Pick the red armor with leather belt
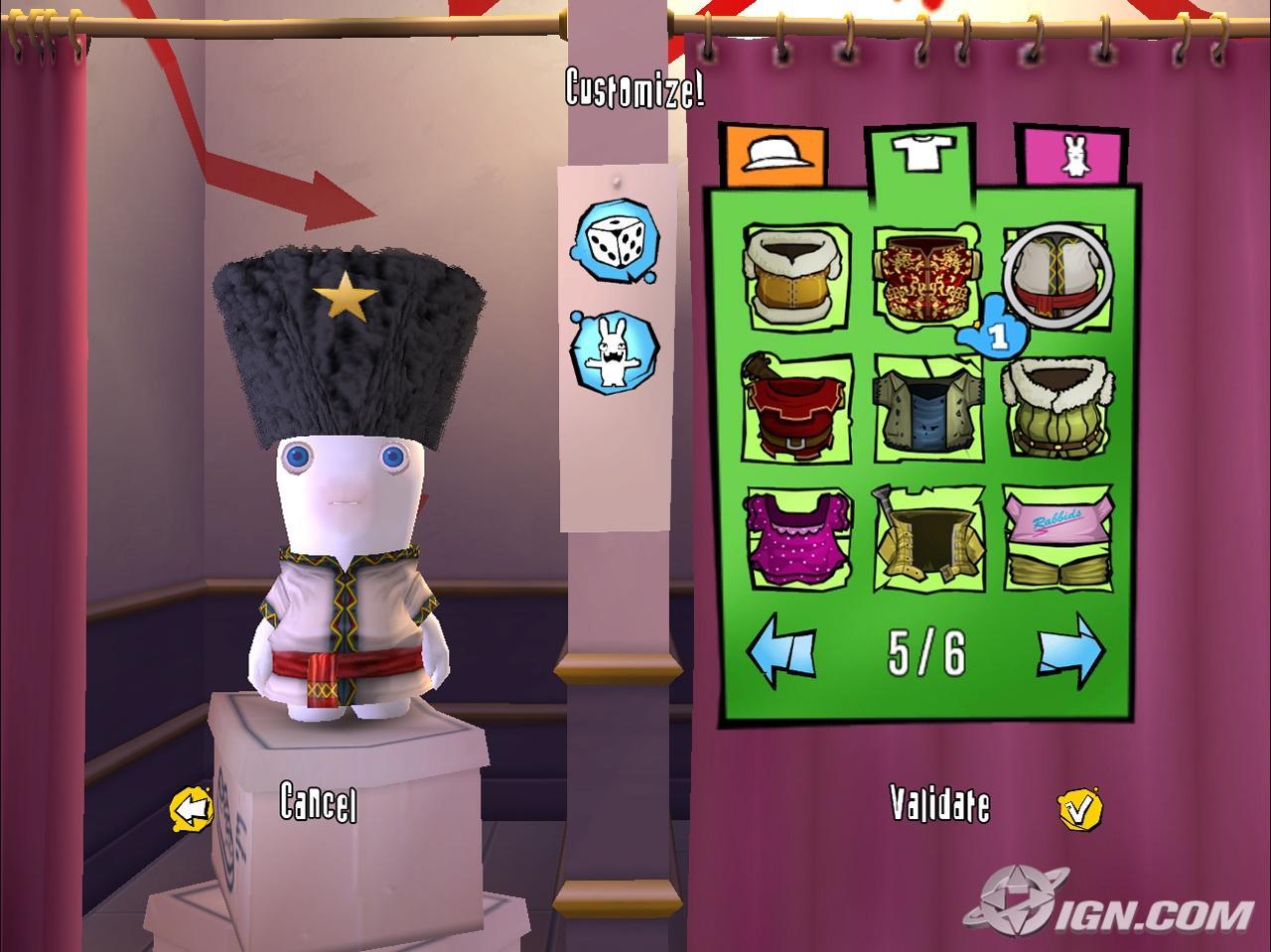 click(796, 407)
